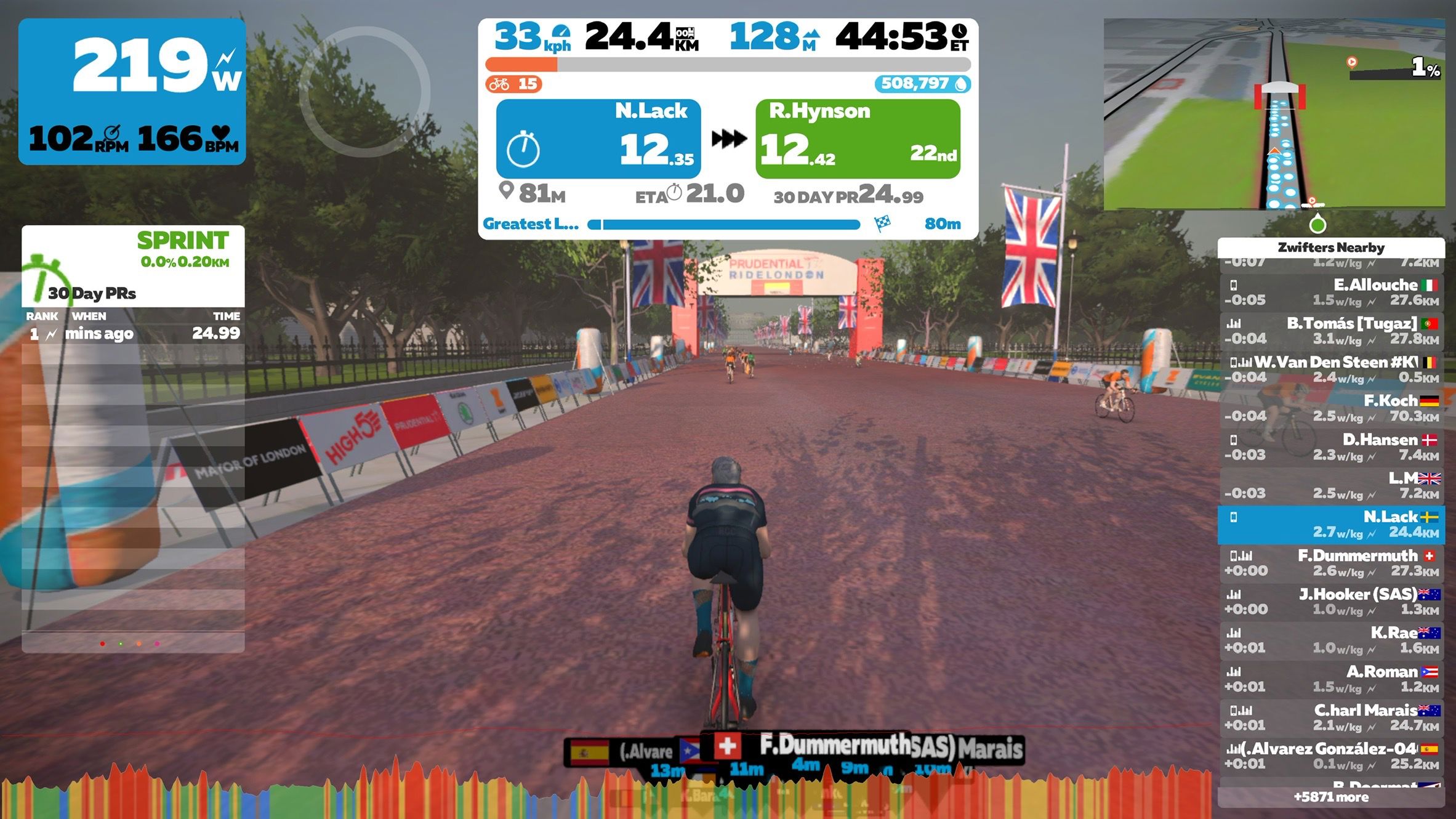Select the 24.99 PR leaderboard row
This screenshot has width=1456, height=819.
coord(133,334)
